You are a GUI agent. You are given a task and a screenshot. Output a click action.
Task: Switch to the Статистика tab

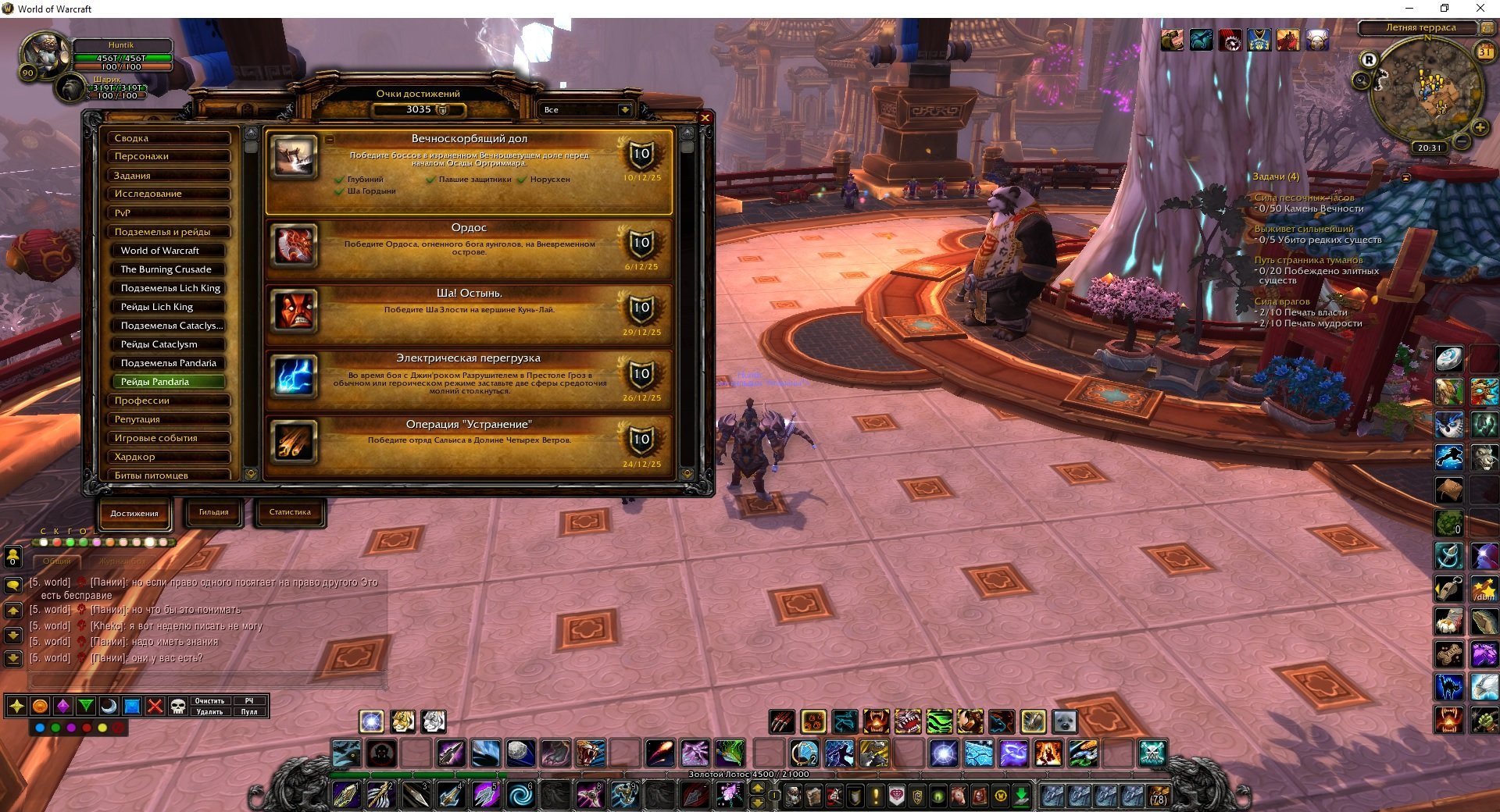click(x=290, y=513)
